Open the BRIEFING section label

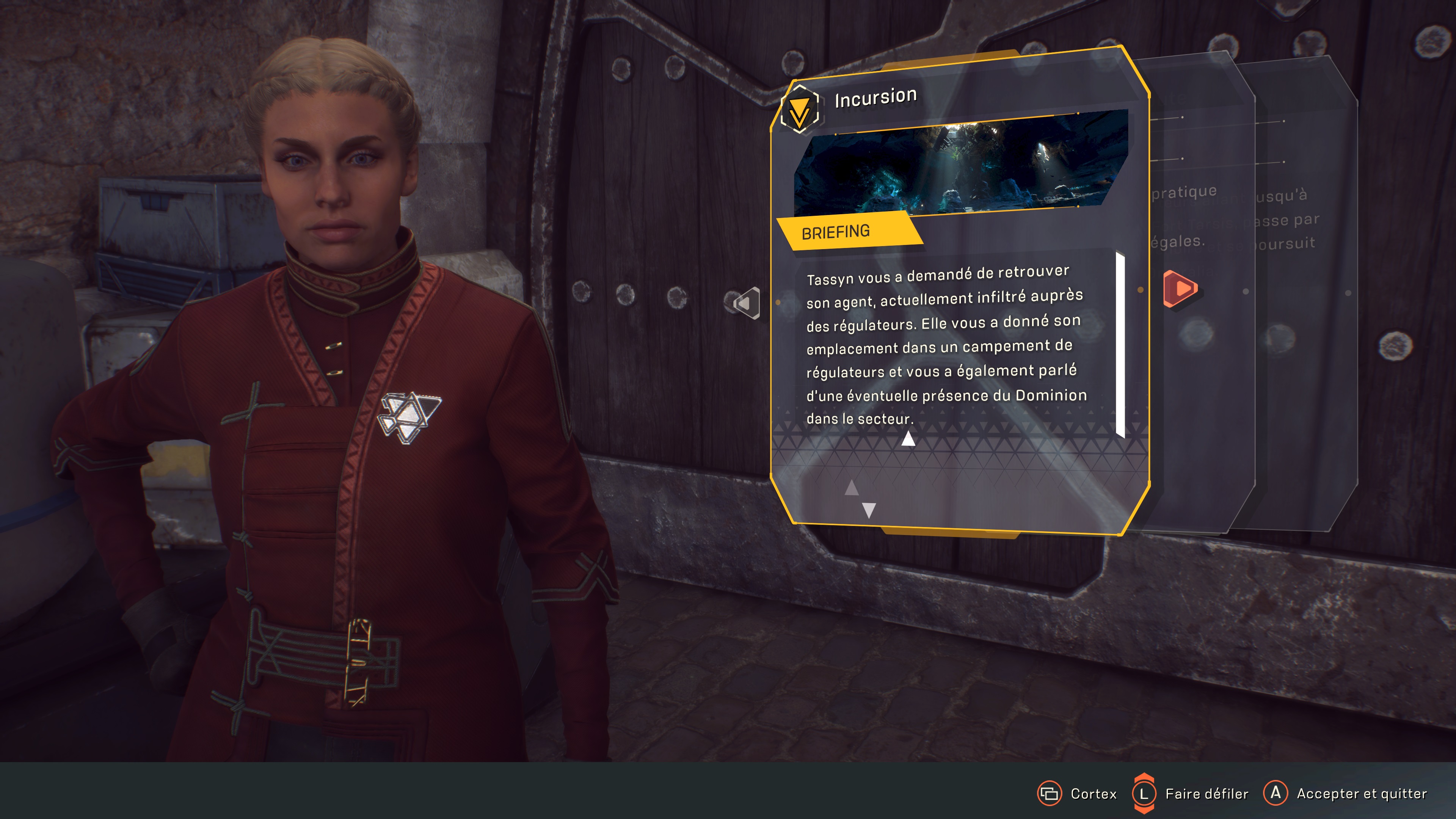(x=835, y=232)
